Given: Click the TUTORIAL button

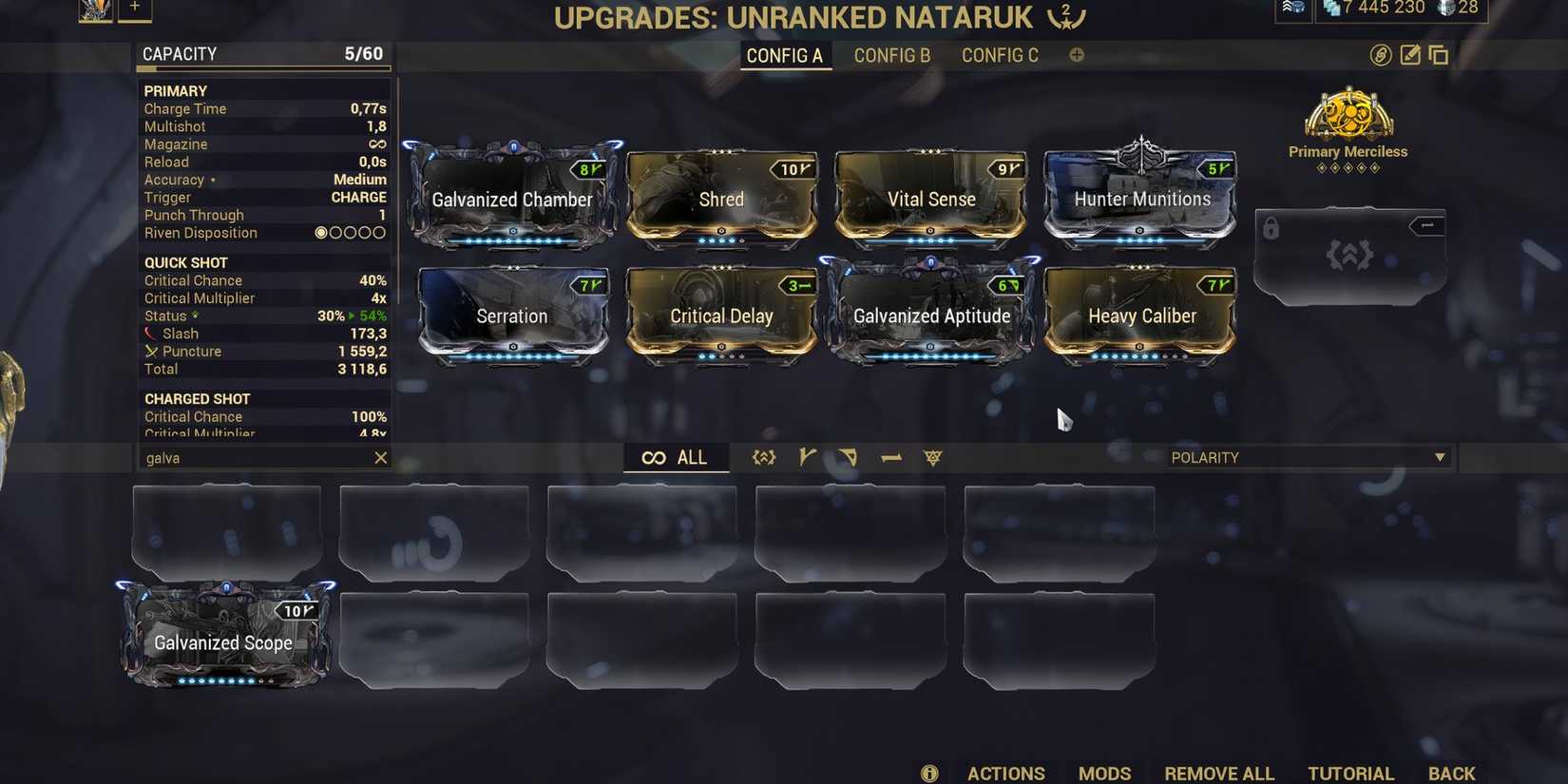Looking at the screenshot, I should (x=1350, y=773).
